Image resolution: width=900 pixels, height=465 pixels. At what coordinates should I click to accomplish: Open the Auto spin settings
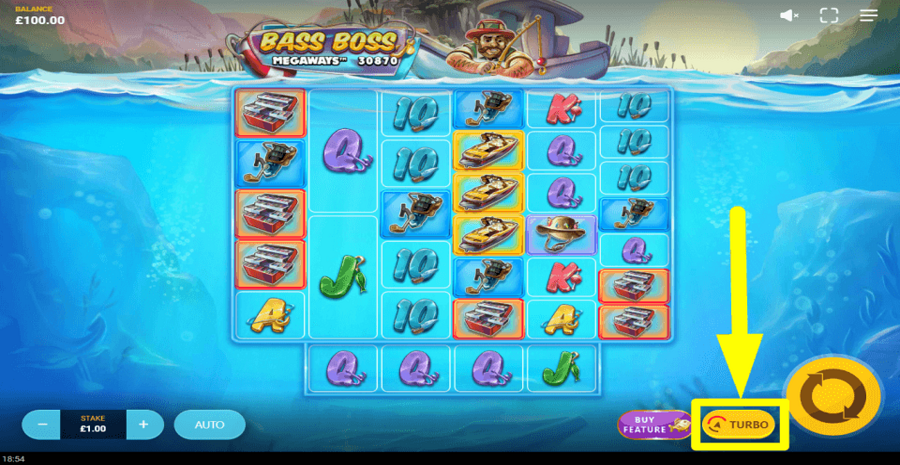209,424
